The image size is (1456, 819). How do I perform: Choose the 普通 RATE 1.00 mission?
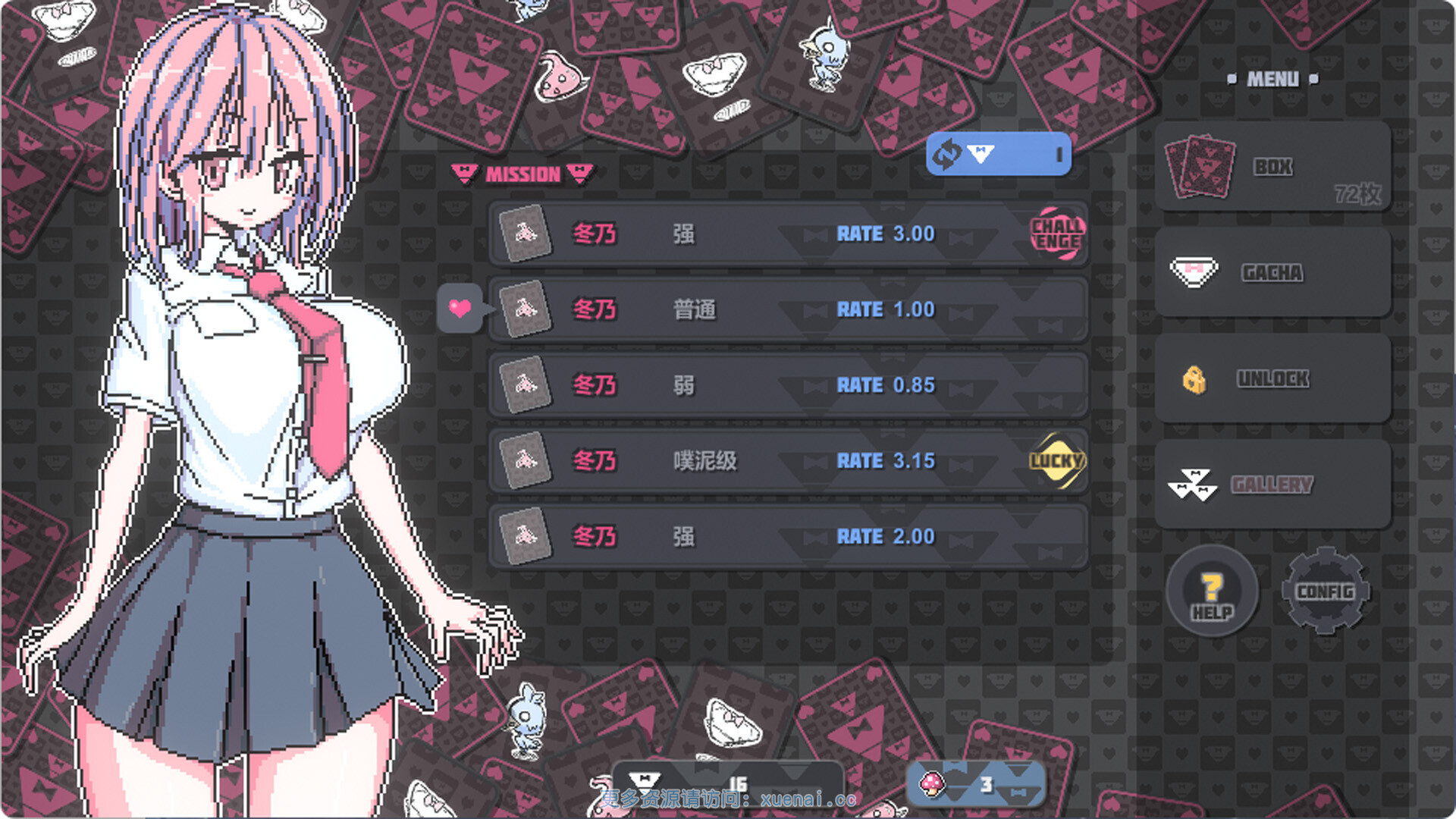coord(787,309)
